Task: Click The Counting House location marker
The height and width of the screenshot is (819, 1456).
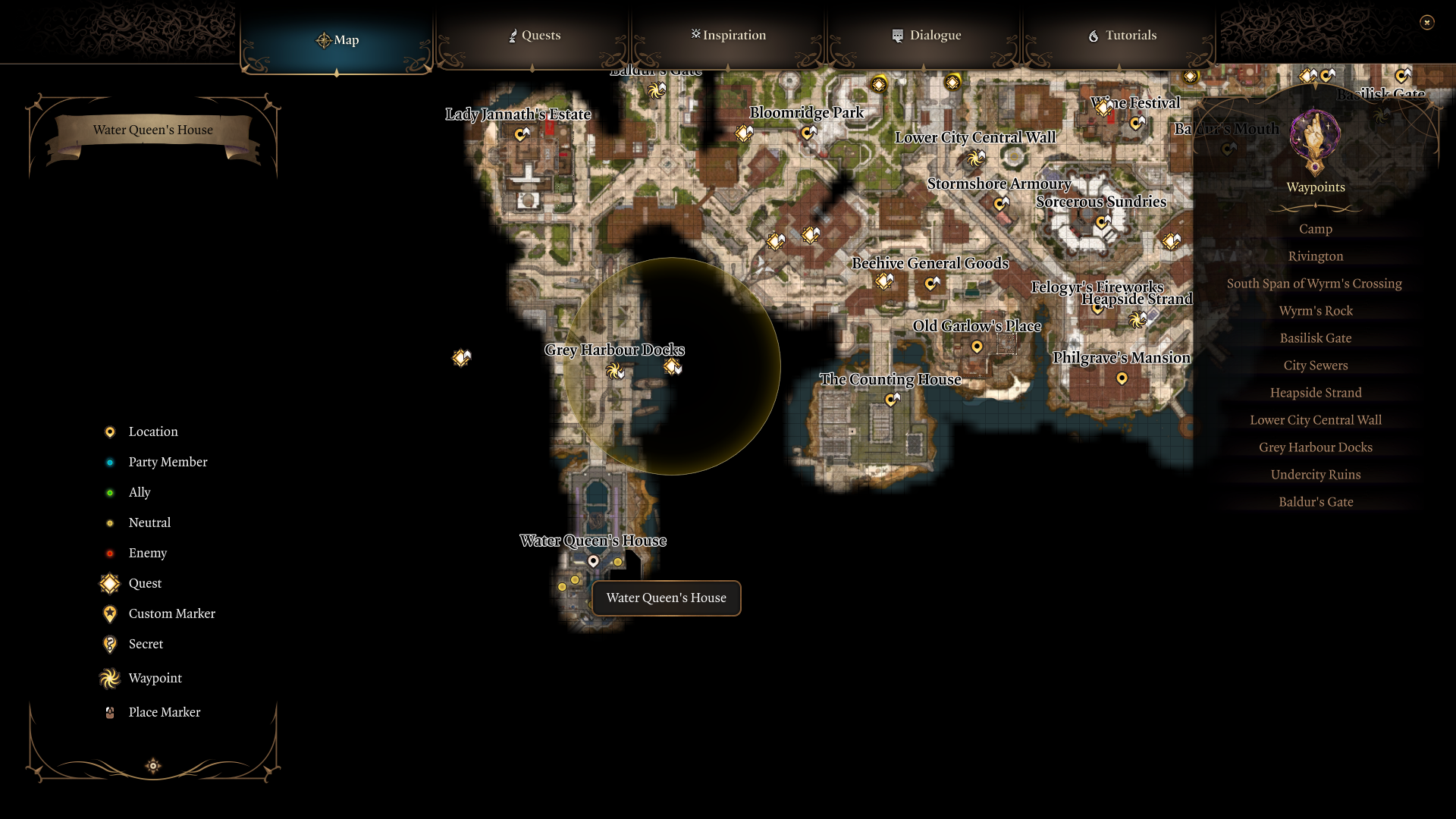Action: click(x=891, y=400)
